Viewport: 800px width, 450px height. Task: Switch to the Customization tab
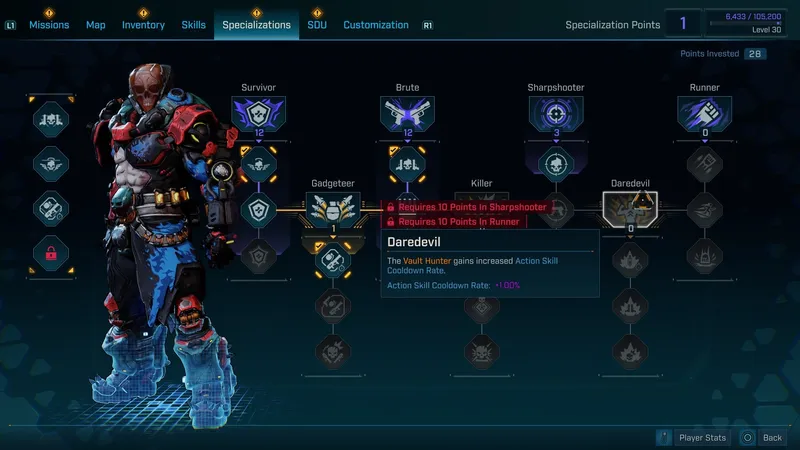pyautogui.click(x=376, y=25)
